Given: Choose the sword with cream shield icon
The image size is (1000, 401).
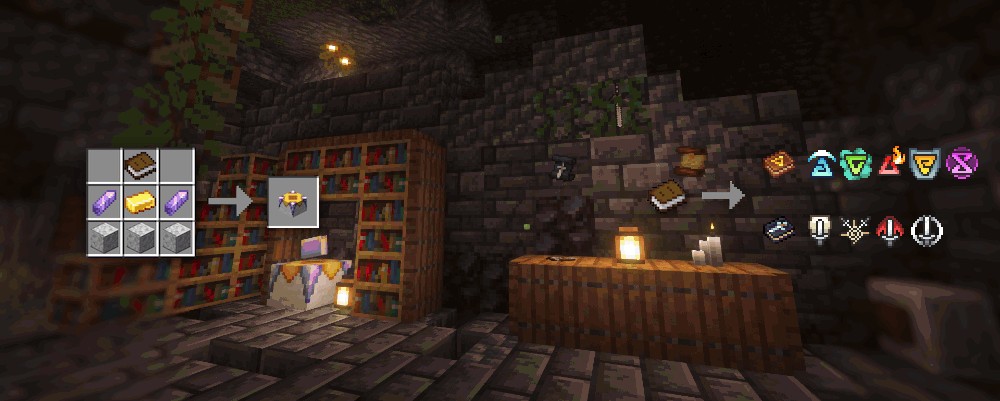Looking at the screenshot, I should 819,229.
